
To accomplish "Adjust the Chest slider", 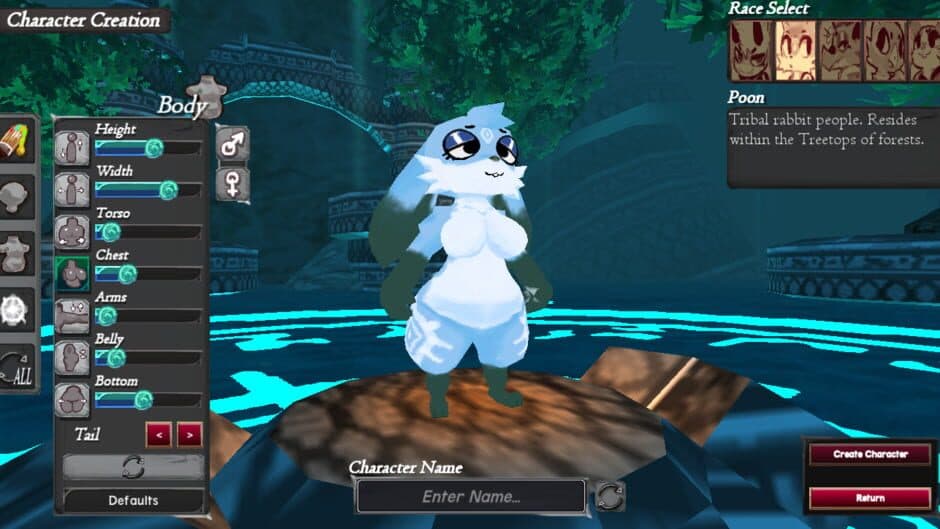I will [x=127, y=274].
